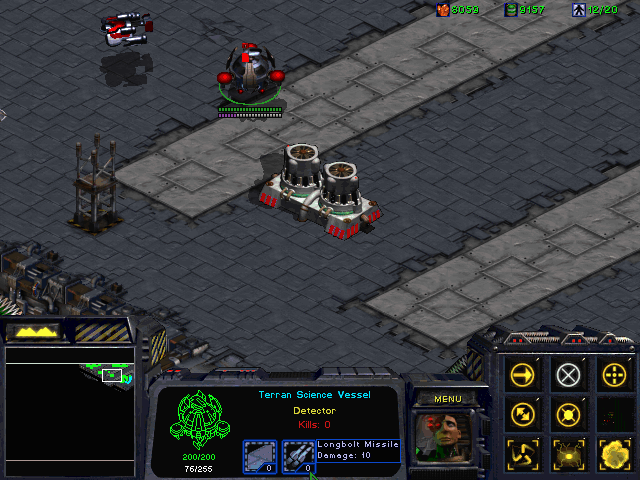The width and height of the screenshot is (640, 480).
Task: Click on the minimap
Action: pos(70,410)
